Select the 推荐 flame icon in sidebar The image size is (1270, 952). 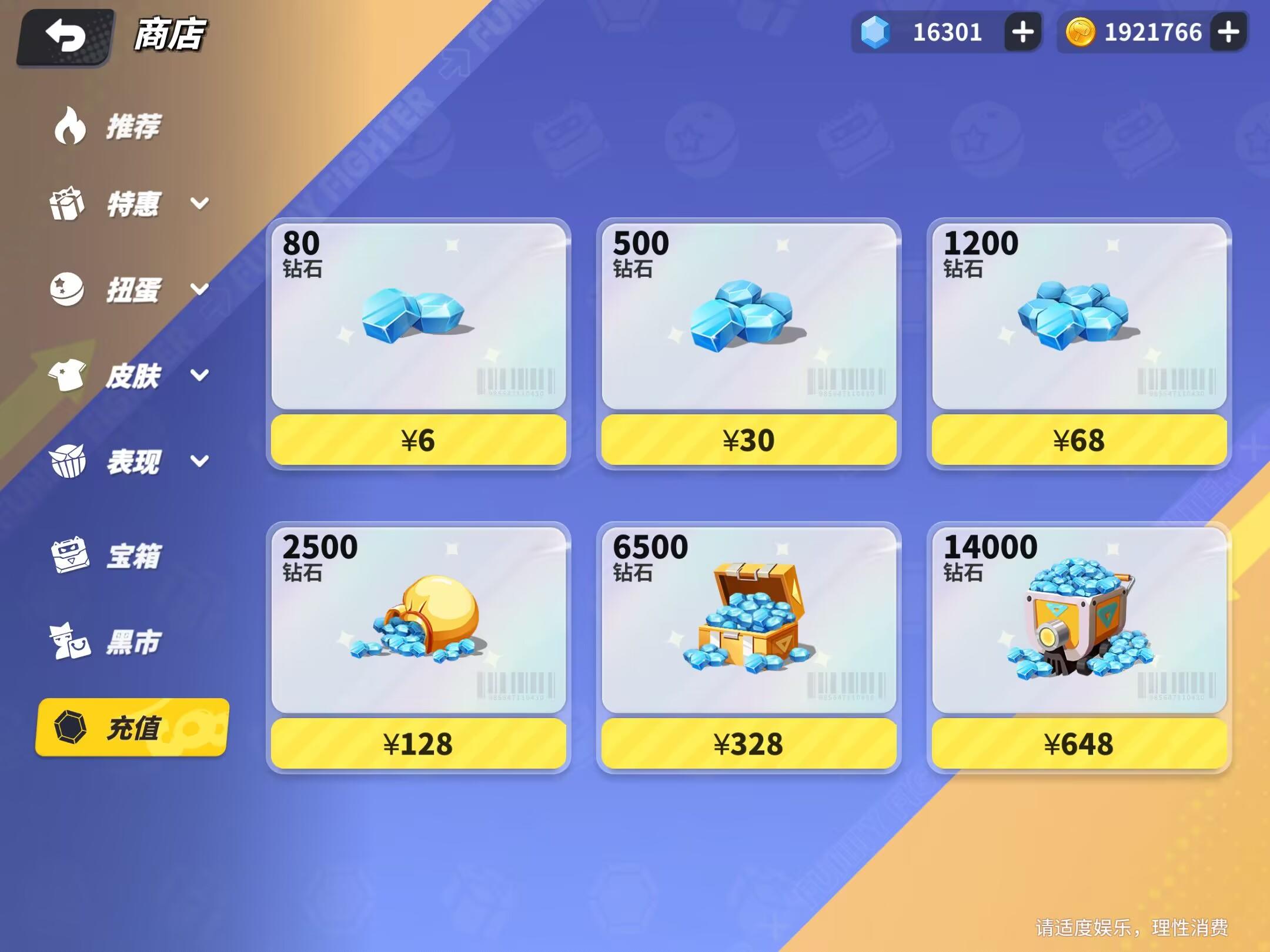coord(71,125)
